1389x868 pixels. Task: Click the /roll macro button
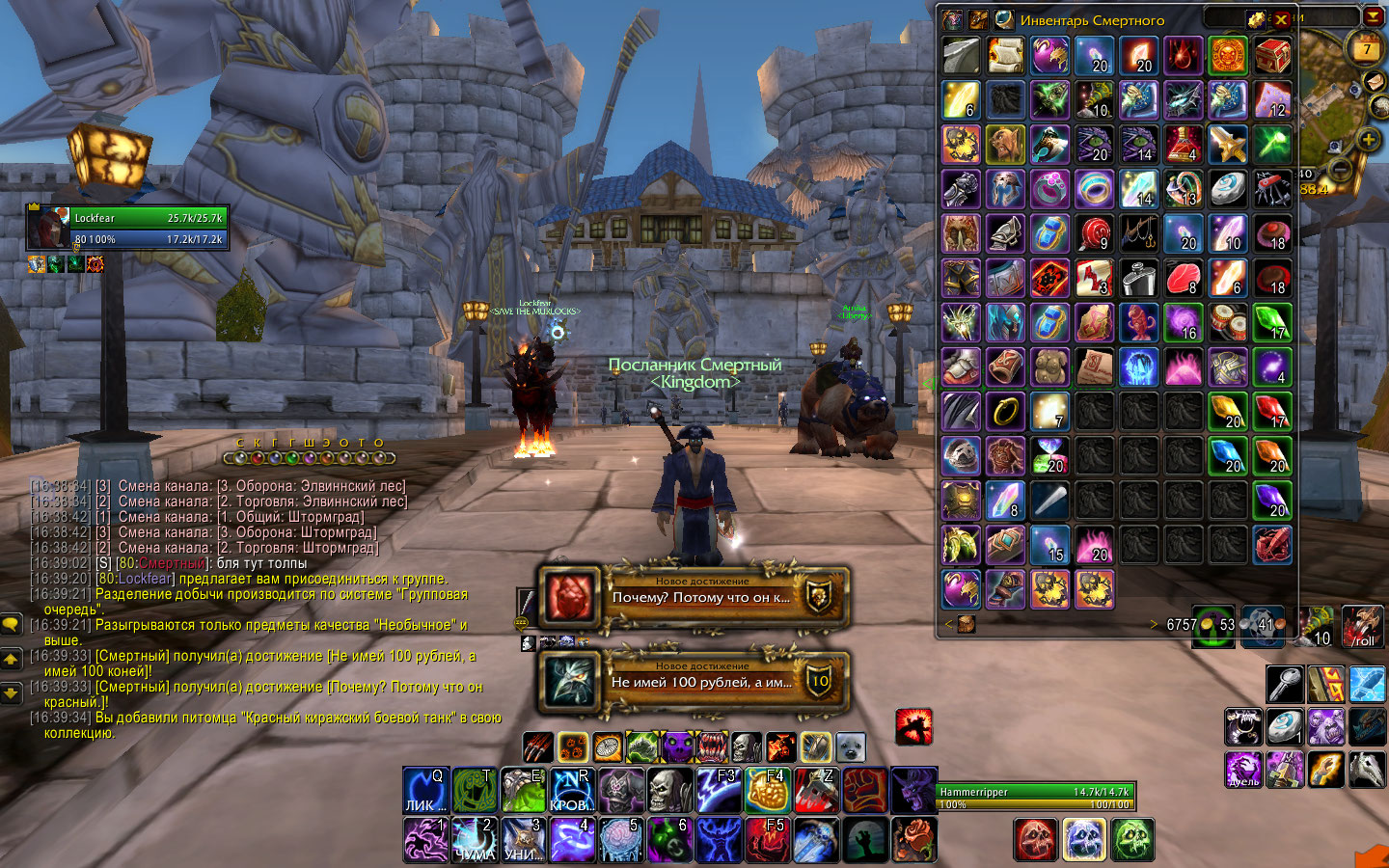pos(1363,627)
